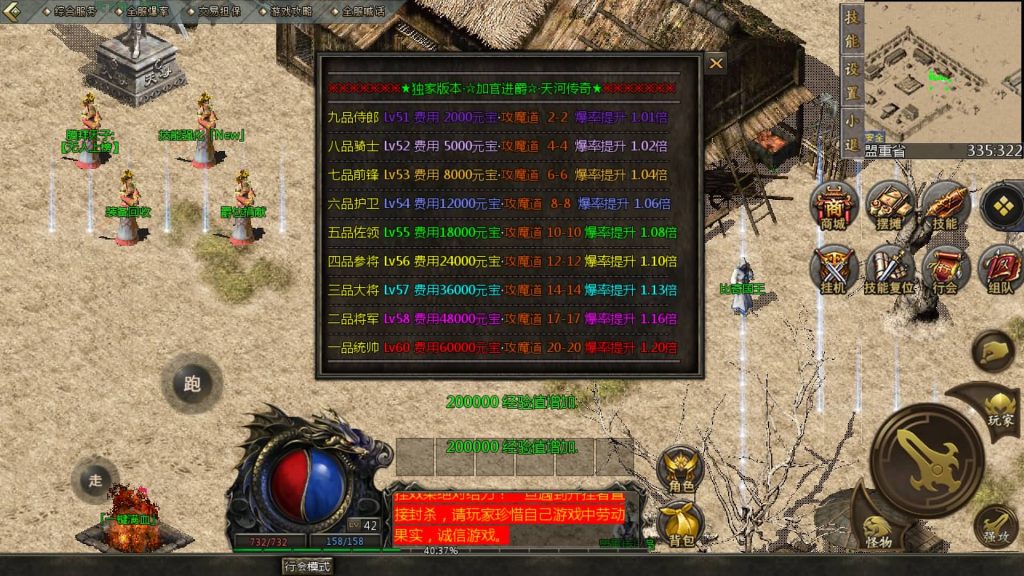Image resolution: width=1024 pixels, height=576 pixels.
Task: Toggle the 挂机 auto-battle icon
Action: (x=833, y=268)
